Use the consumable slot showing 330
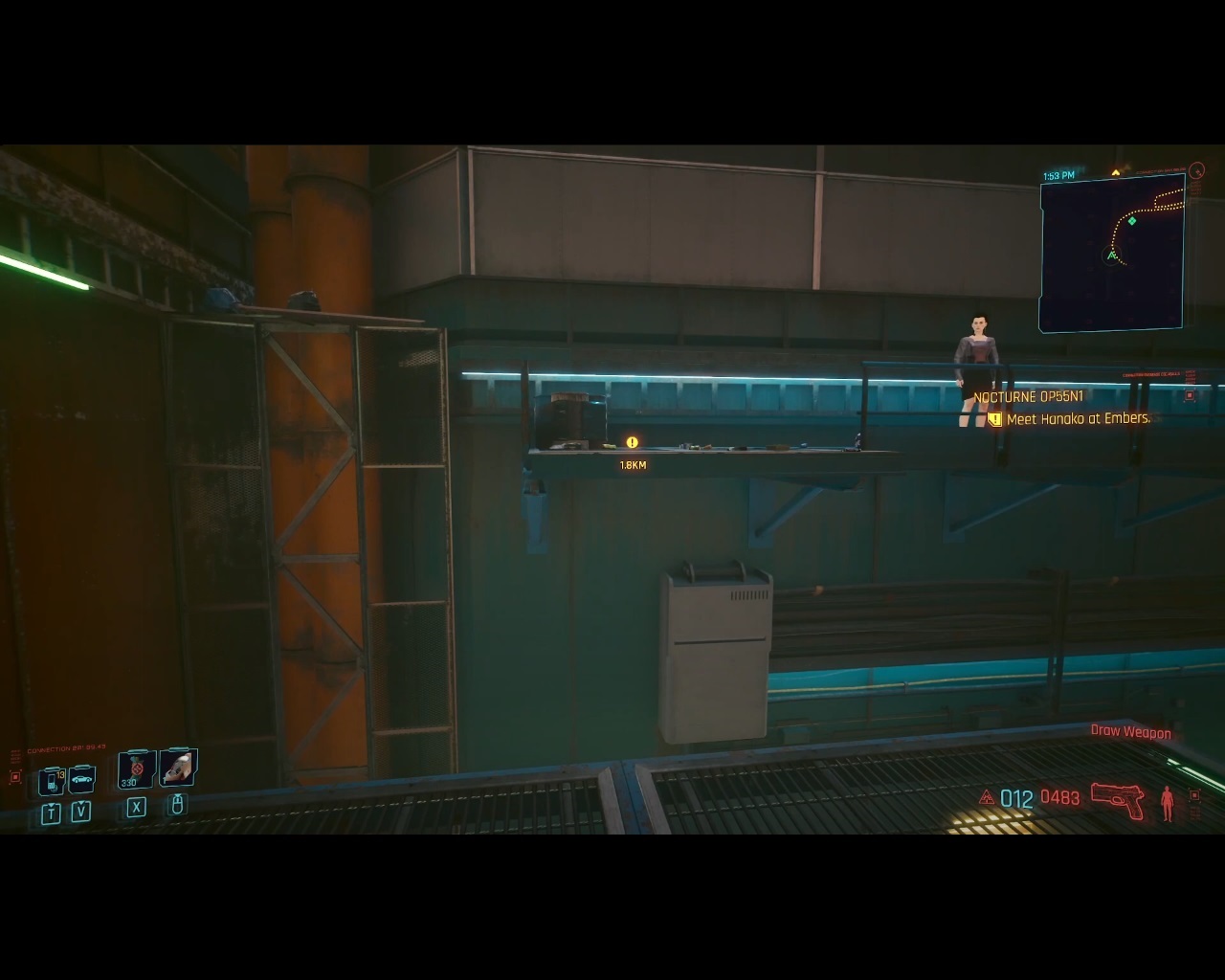This screenshot has width=1225, height=980. tap(135, 769)
